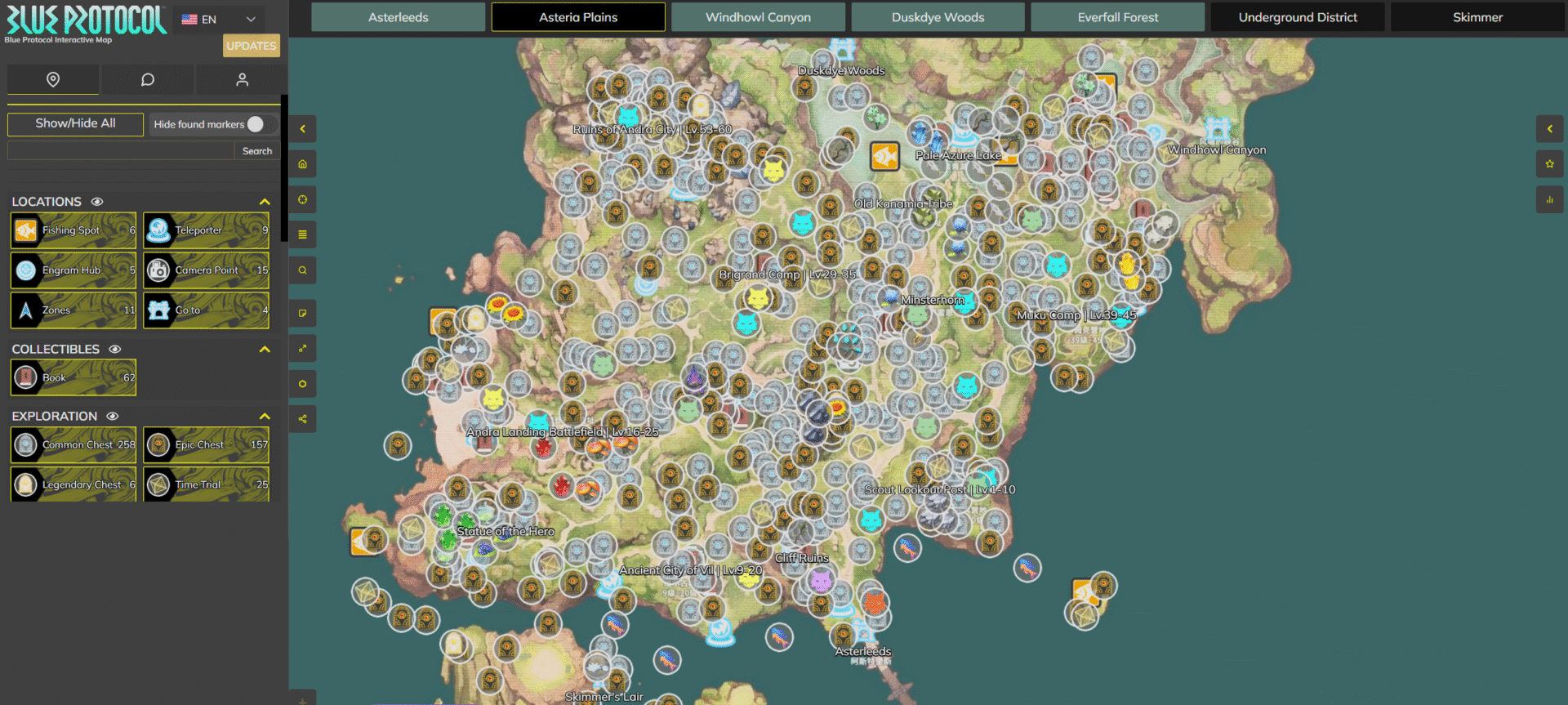Select the crosshair locate icon
The width and height of the screenshot is (1568, 705).
(302, 199)
